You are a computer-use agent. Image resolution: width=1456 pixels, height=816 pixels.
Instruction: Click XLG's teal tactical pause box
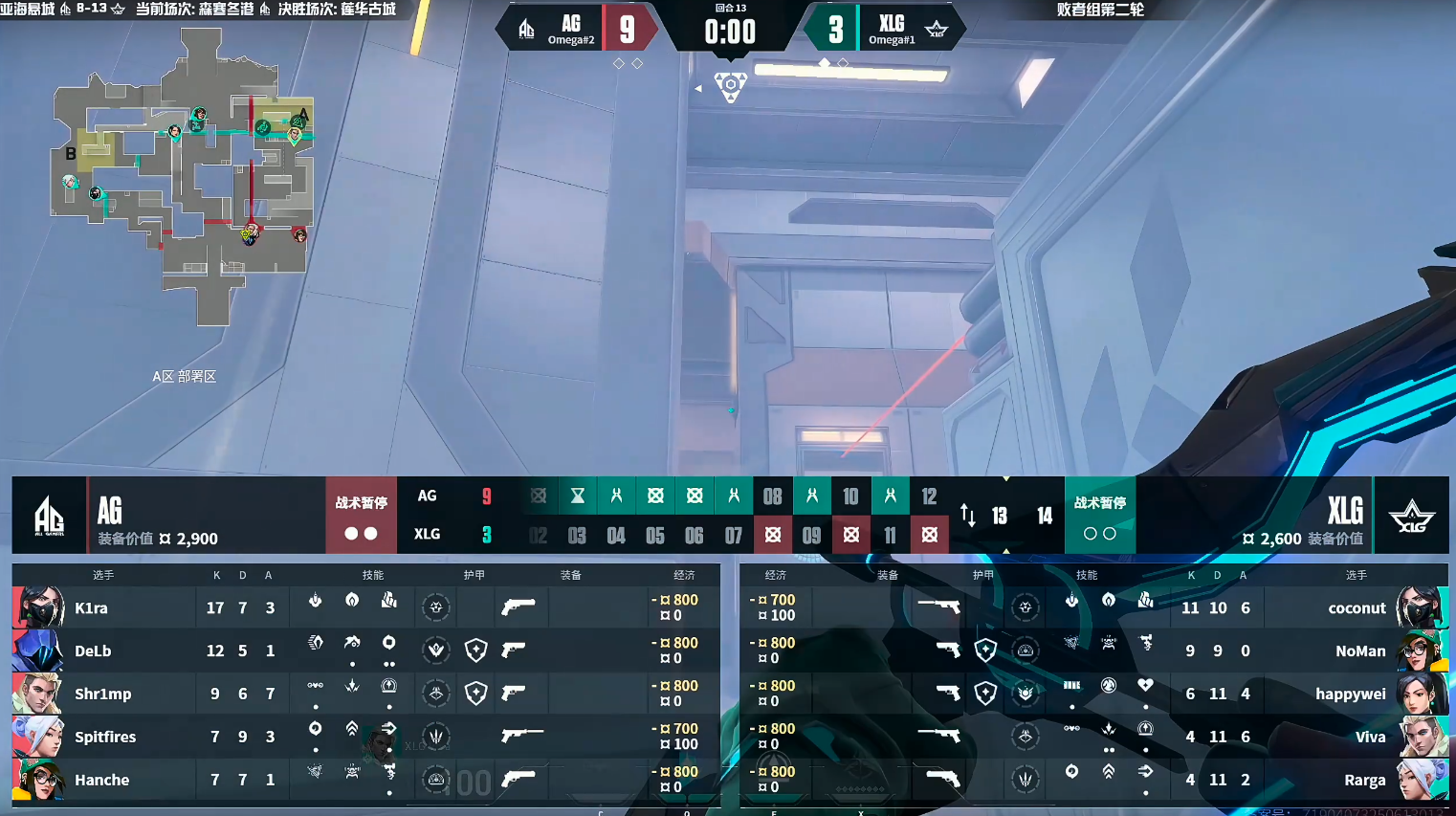click(x=1099, y=516)
